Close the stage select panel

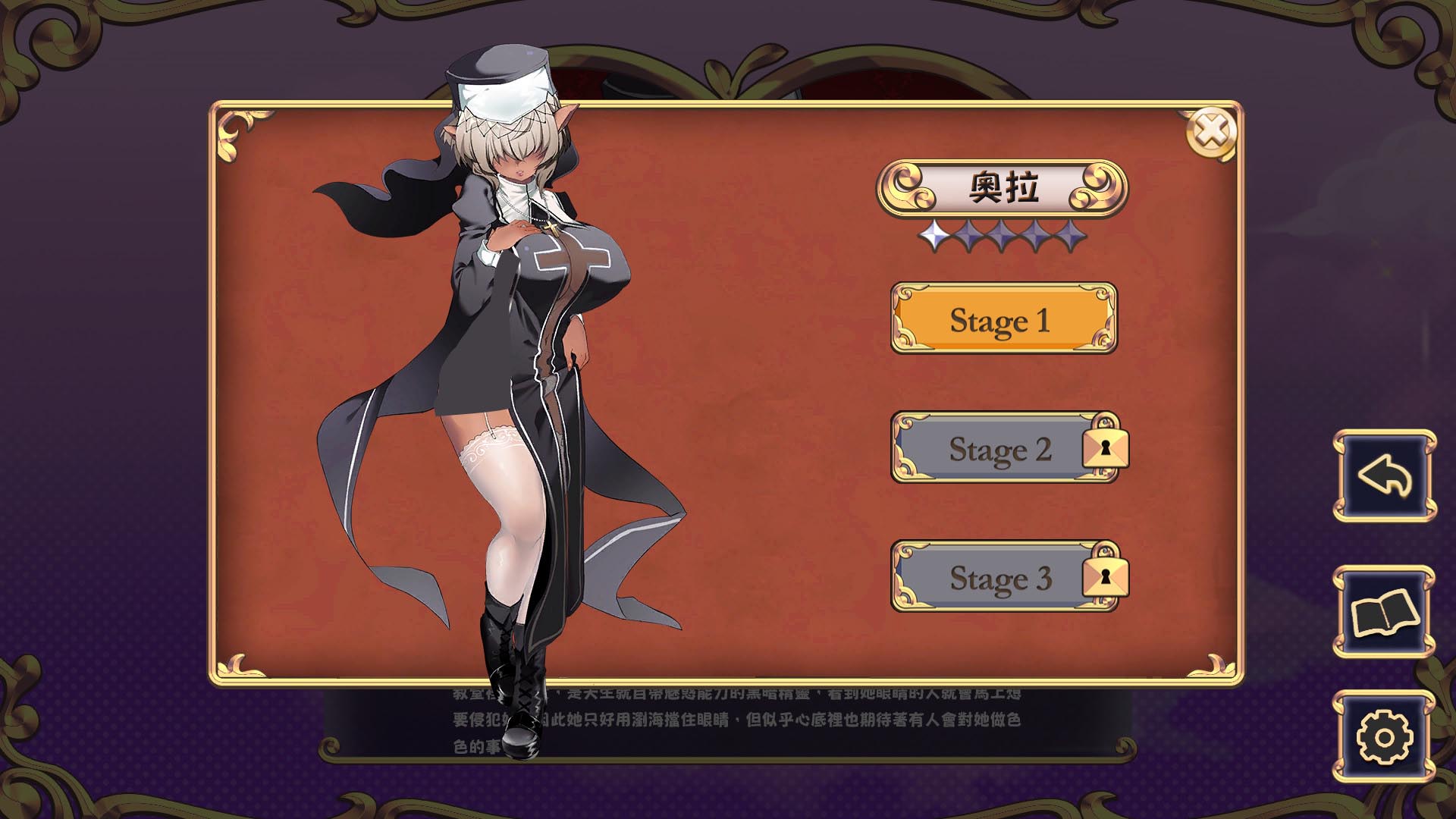click(1210, 133)
